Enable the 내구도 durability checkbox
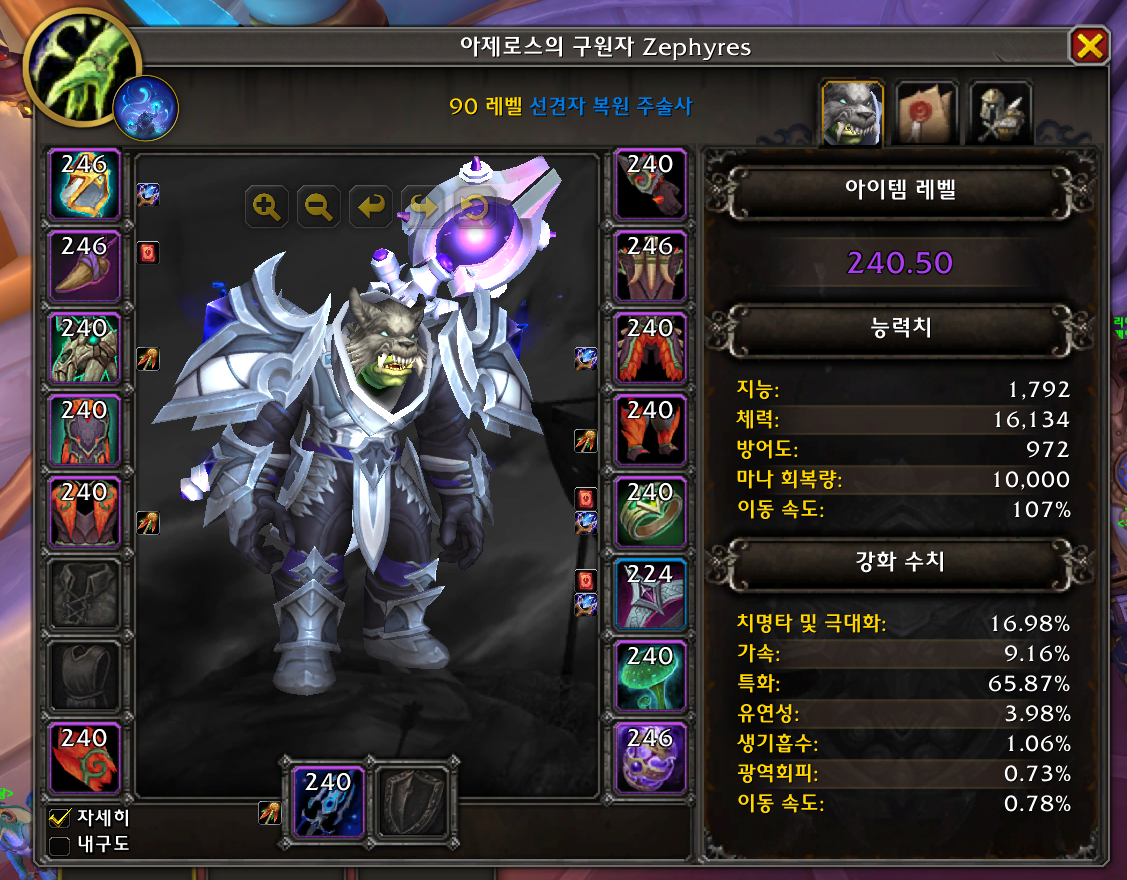The width and height of the screenshot is (1127, 880). (60, 846)
